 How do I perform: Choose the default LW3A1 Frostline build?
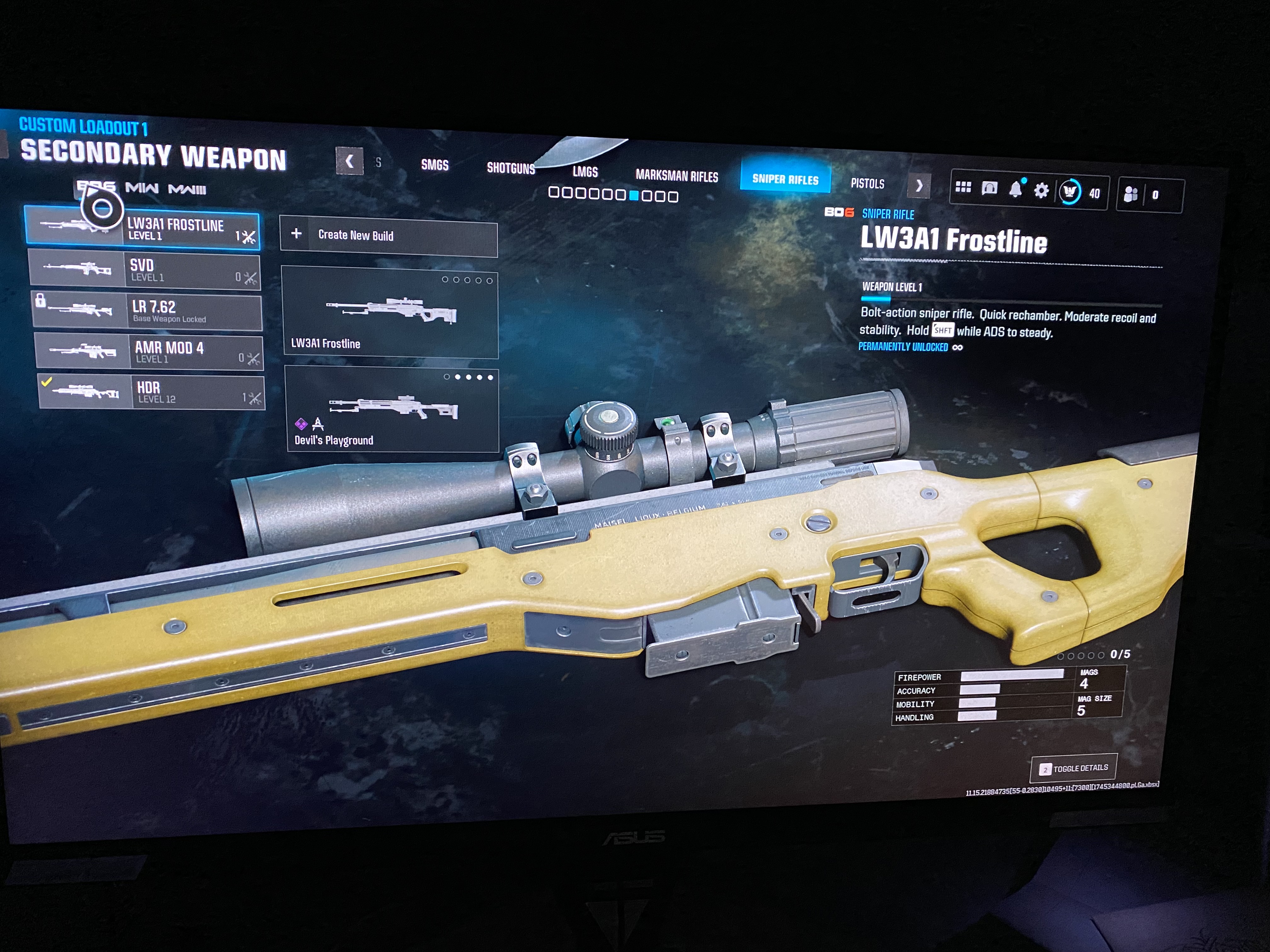pos(390,313)
